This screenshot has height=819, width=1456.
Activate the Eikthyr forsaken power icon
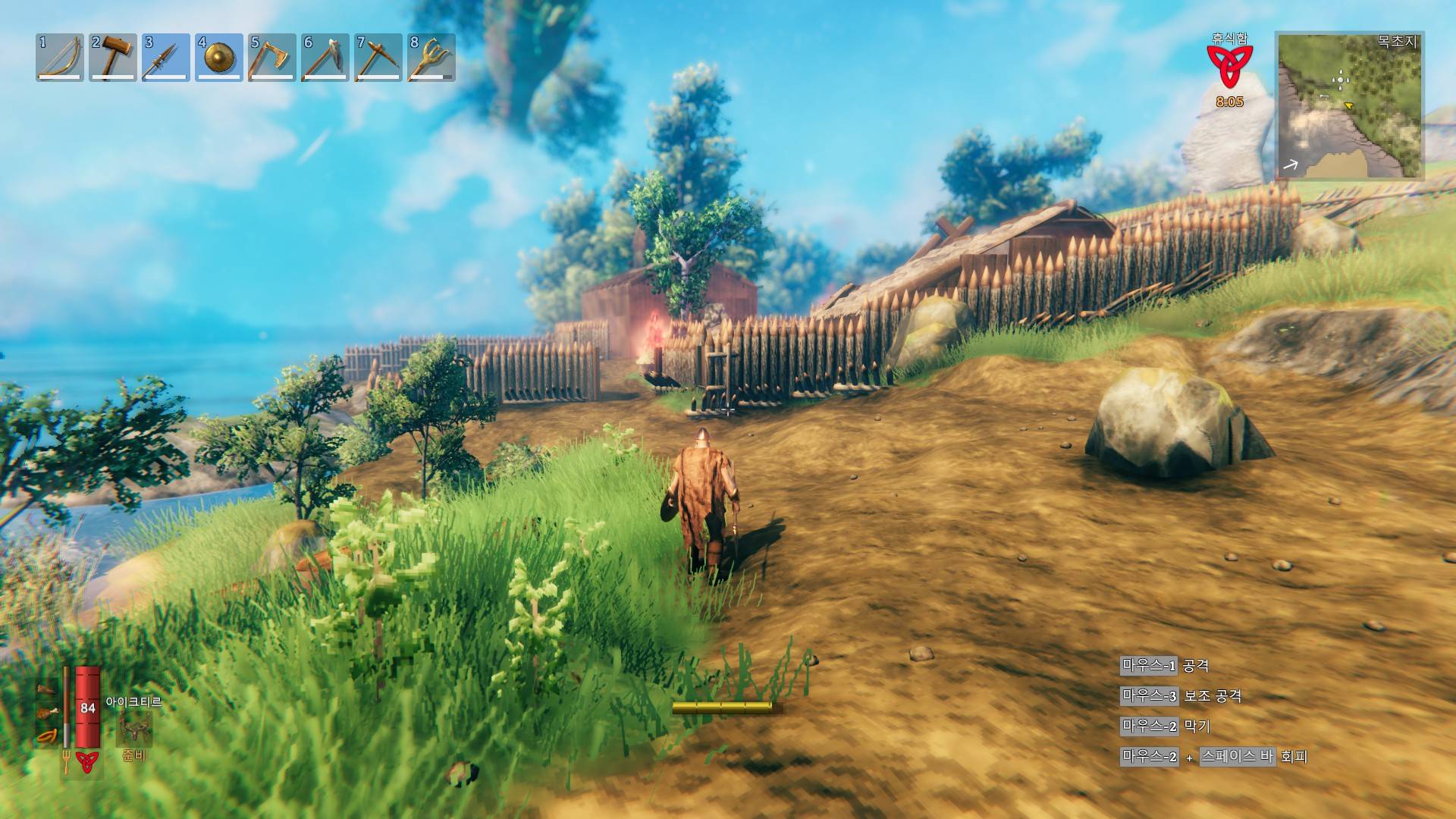pos(134,729)
